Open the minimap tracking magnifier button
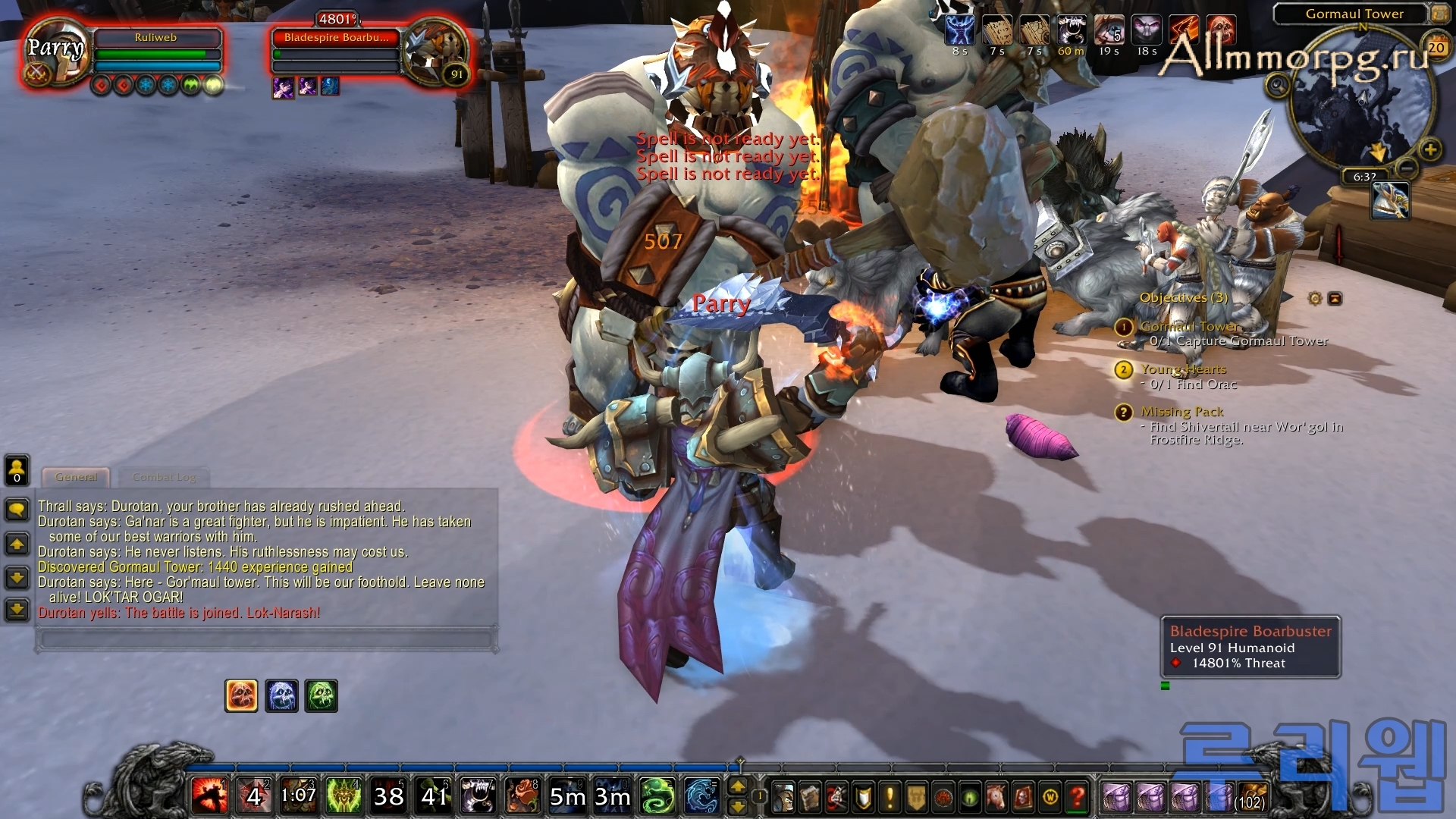This screenshot has height=819, width=1456. coord(1278,85)
